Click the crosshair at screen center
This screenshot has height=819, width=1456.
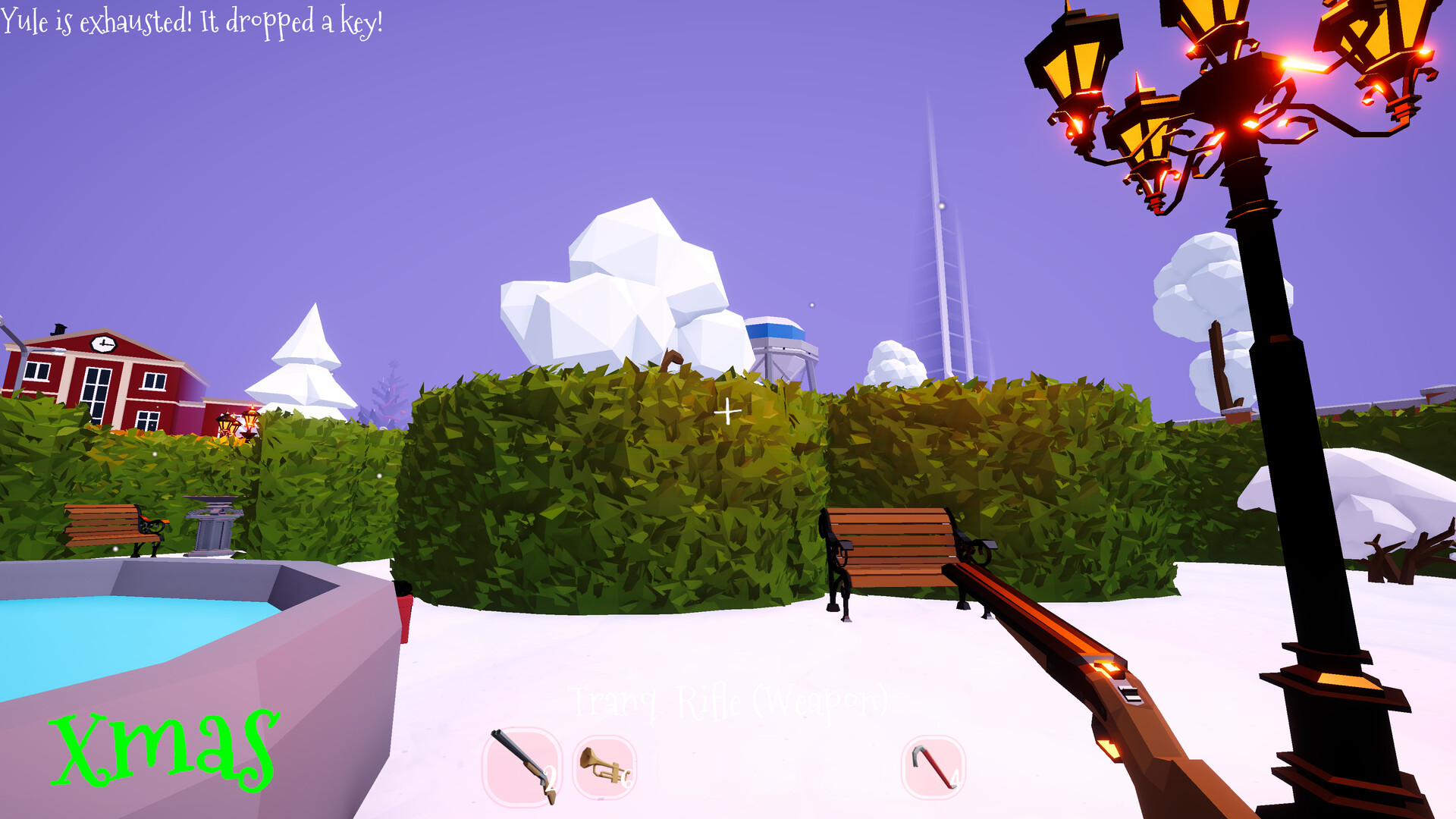pyautogui.click(x=728, y=409)
